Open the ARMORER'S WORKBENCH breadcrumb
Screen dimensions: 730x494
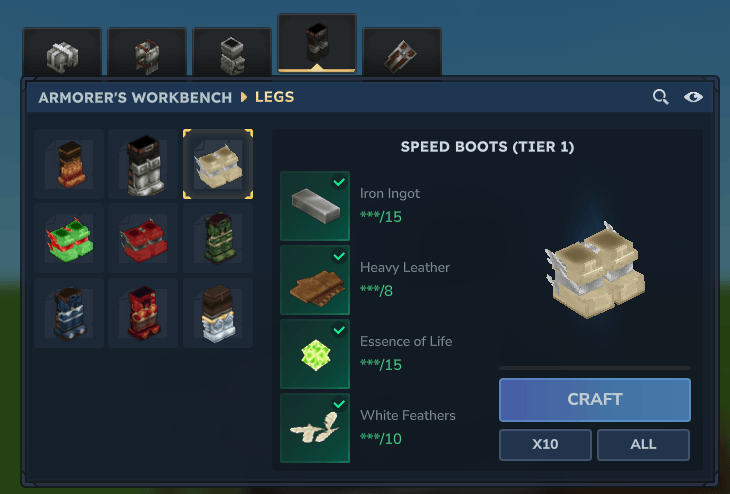tap(135, 97)
